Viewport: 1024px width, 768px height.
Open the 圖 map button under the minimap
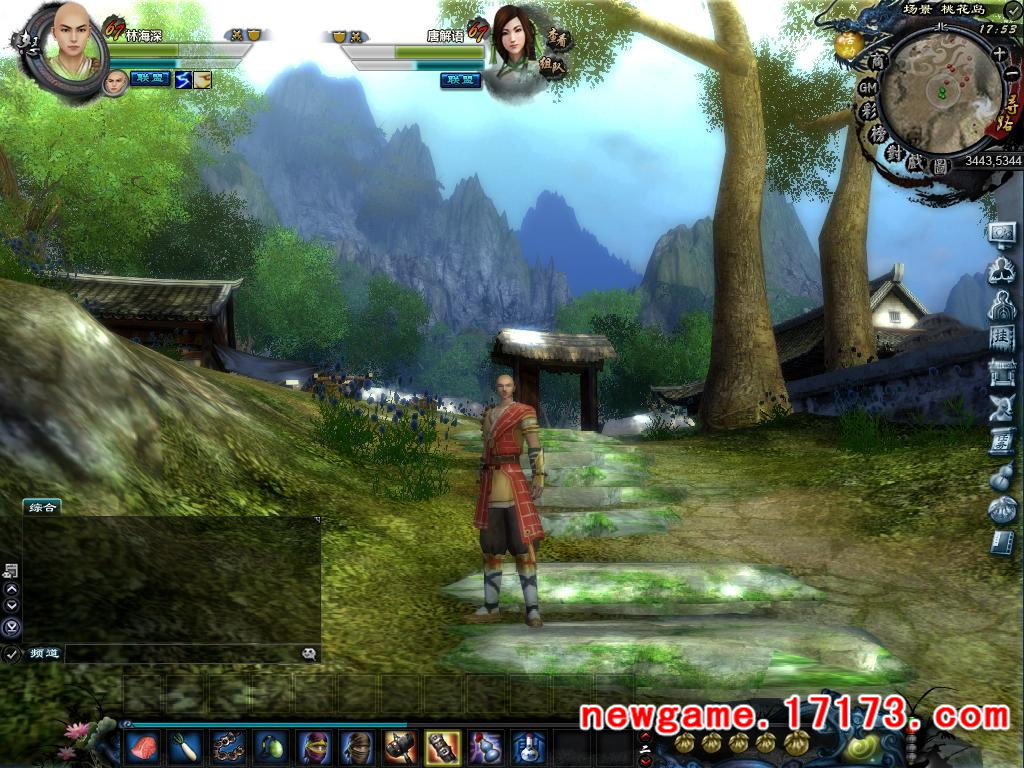(940, 167)
